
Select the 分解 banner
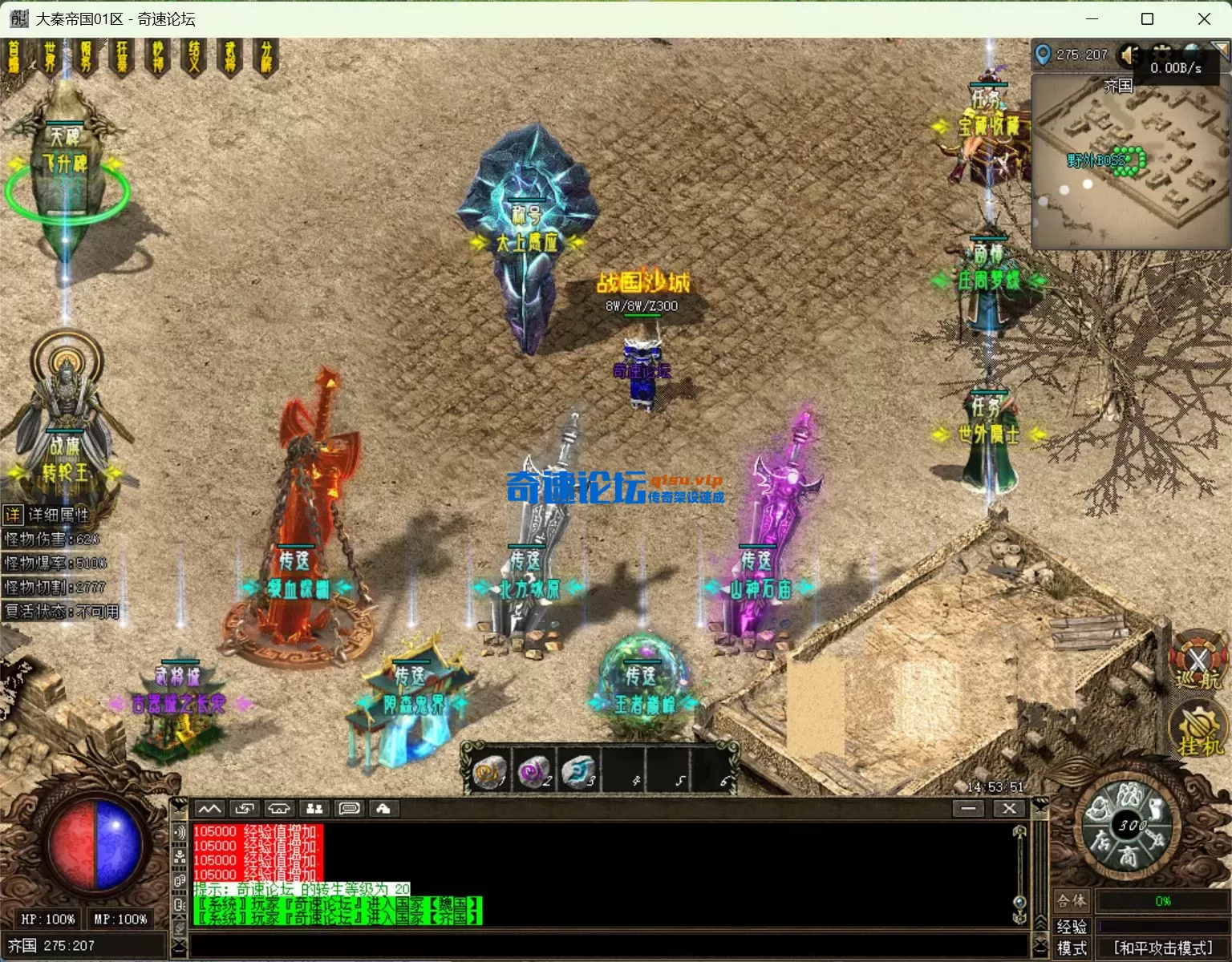[266, 58]
